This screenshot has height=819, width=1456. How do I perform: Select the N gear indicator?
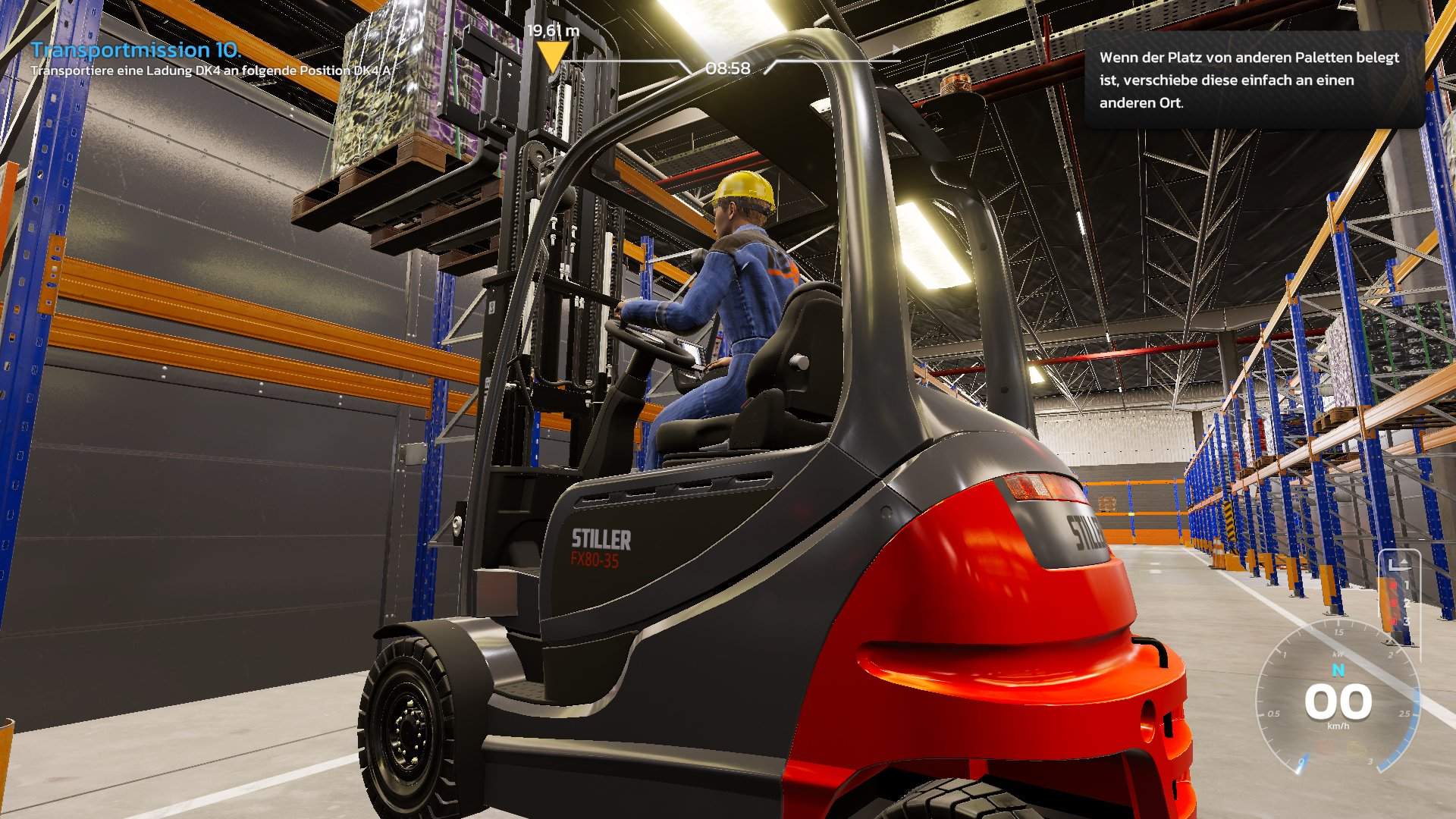[x=1338, y=670]
